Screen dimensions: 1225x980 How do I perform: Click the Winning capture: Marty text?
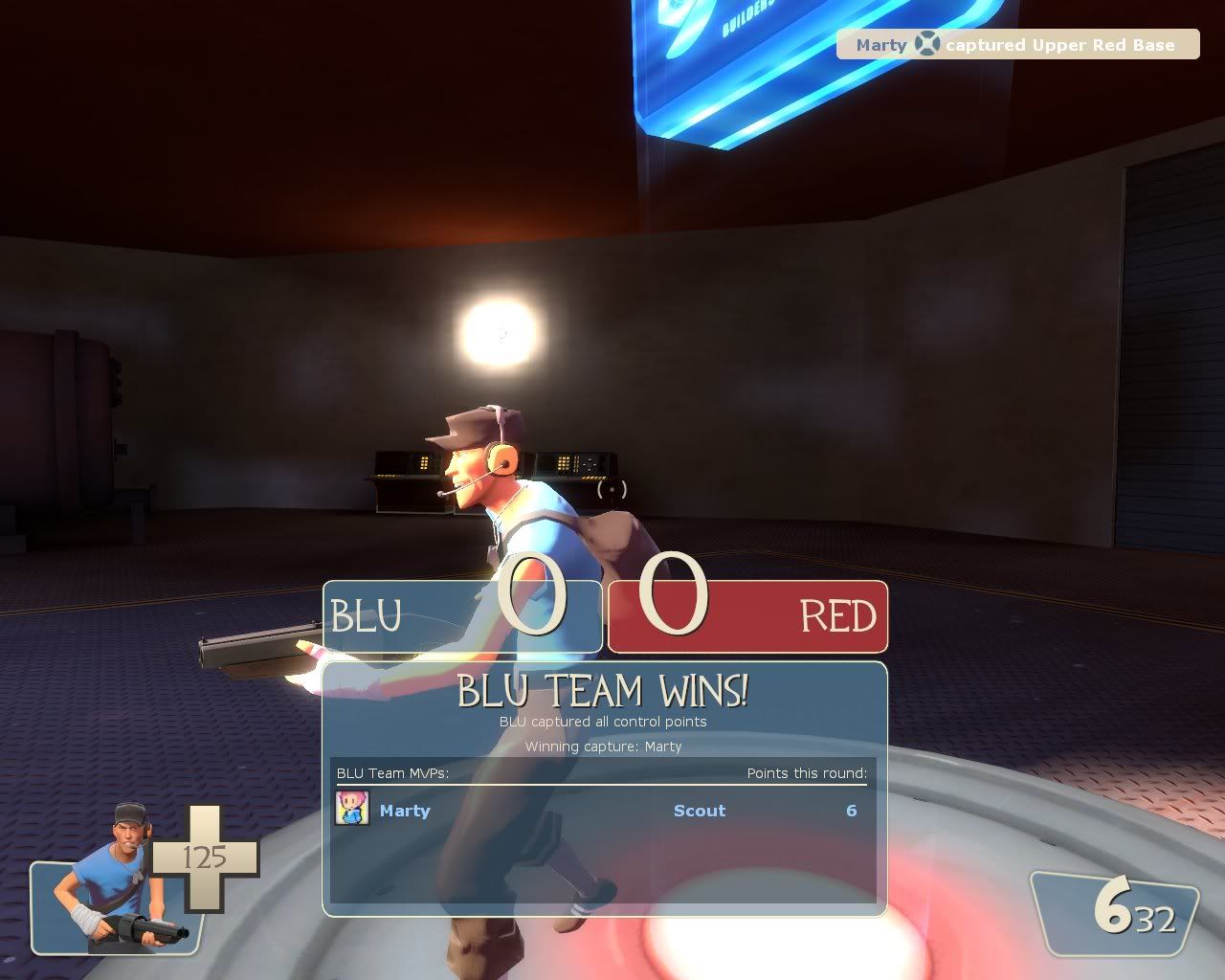[x=604, y=746]
